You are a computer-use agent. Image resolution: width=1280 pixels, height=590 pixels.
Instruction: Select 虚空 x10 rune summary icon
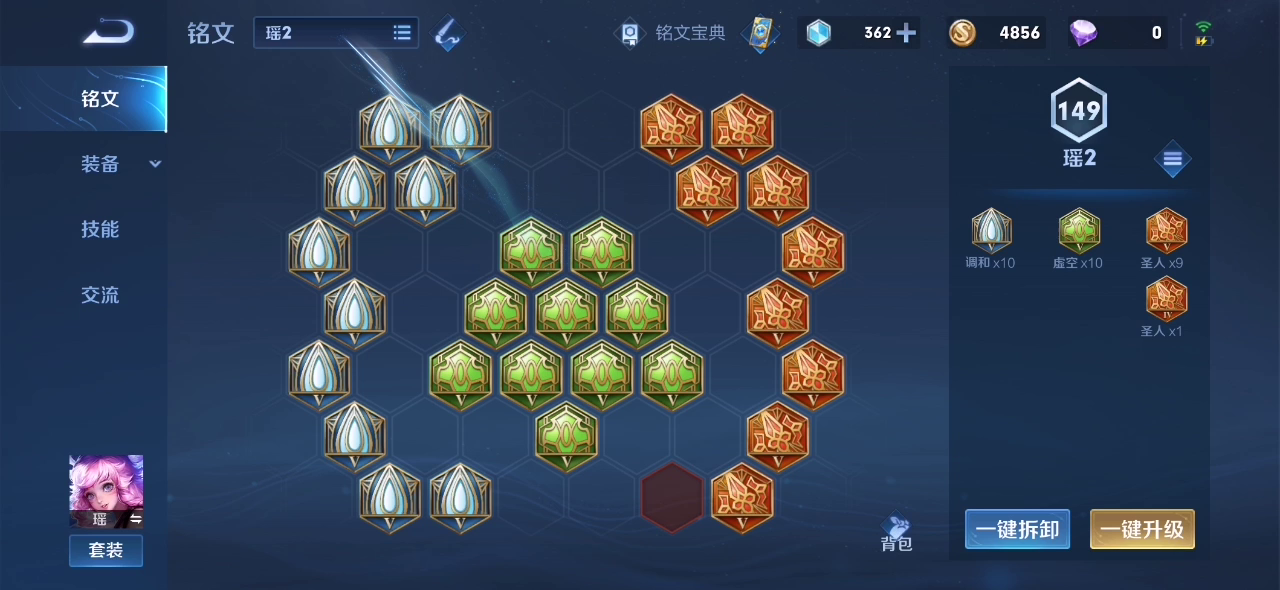click(x=1079, y=230)
